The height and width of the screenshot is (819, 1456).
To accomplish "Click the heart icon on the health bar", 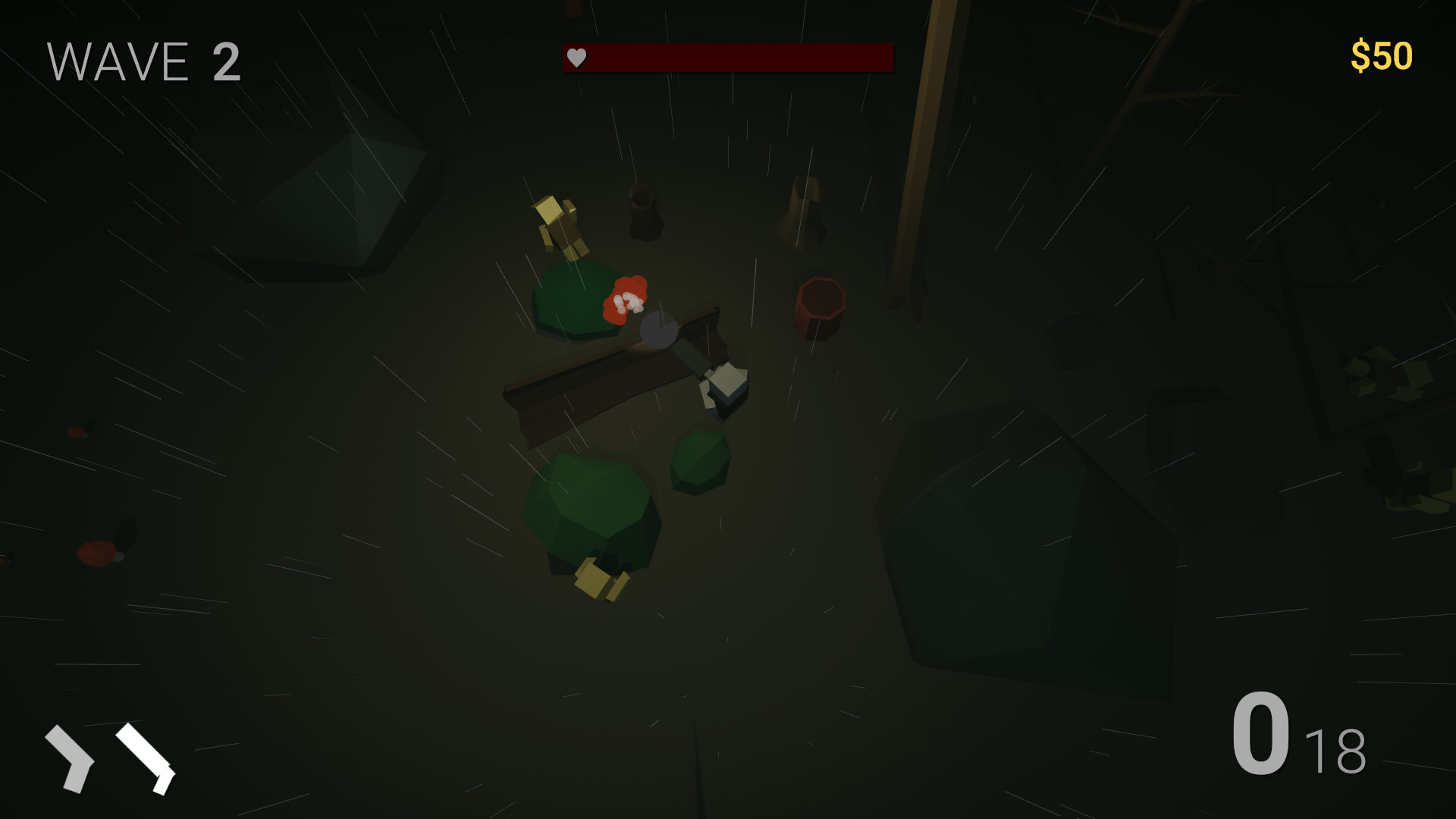I will click(576, 56).
